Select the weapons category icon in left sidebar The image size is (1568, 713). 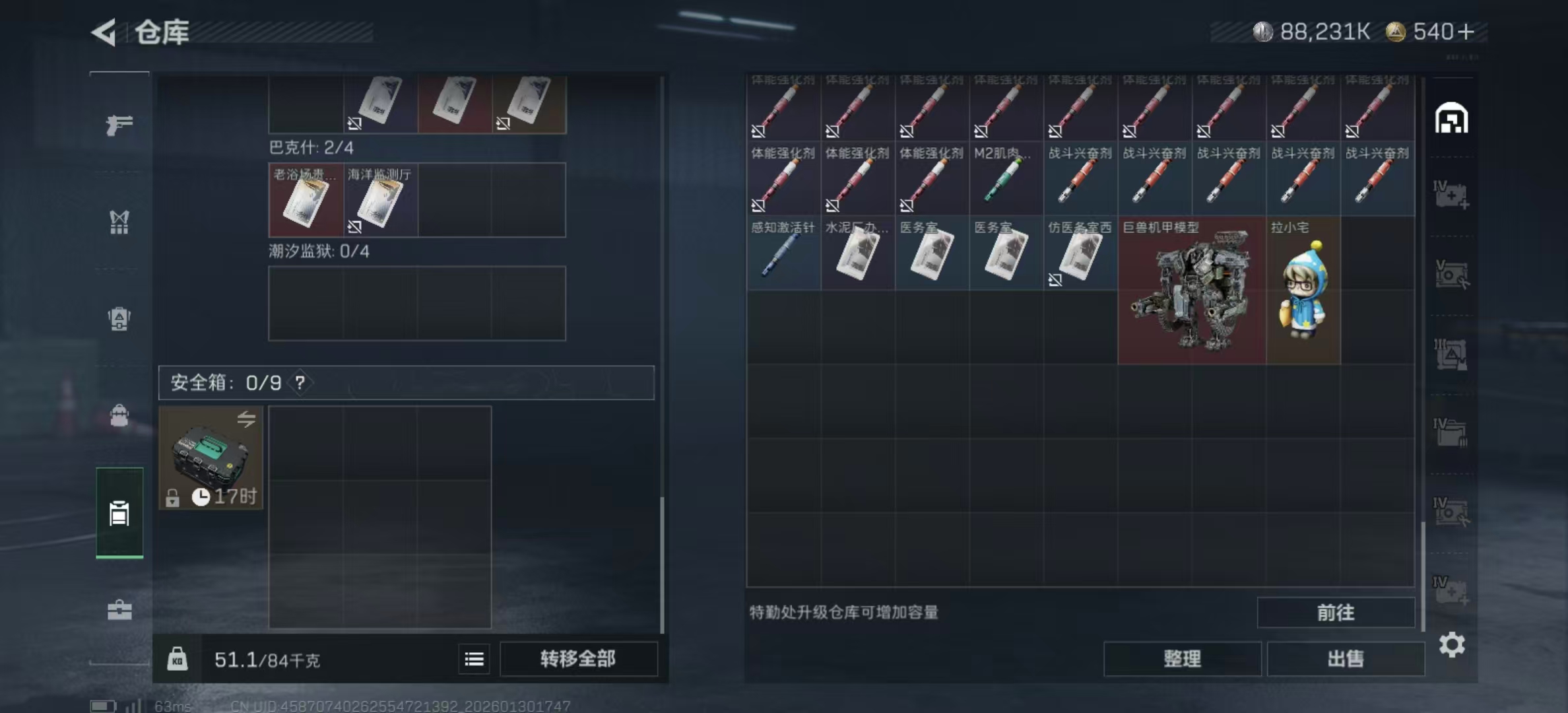(119, 124)
